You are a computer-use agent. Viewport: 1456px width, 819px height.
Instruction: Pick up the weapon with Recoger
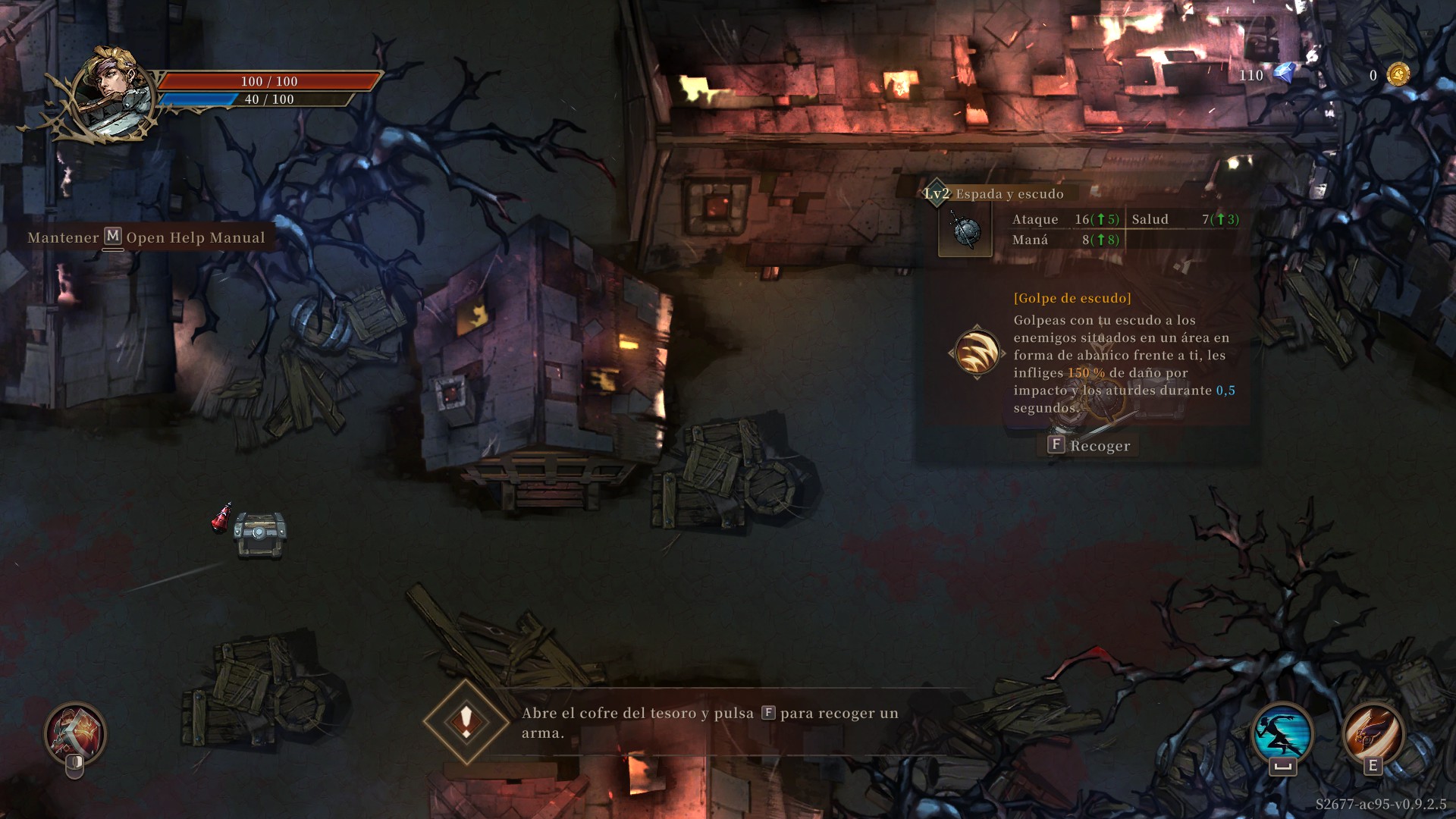(1089, 446)
